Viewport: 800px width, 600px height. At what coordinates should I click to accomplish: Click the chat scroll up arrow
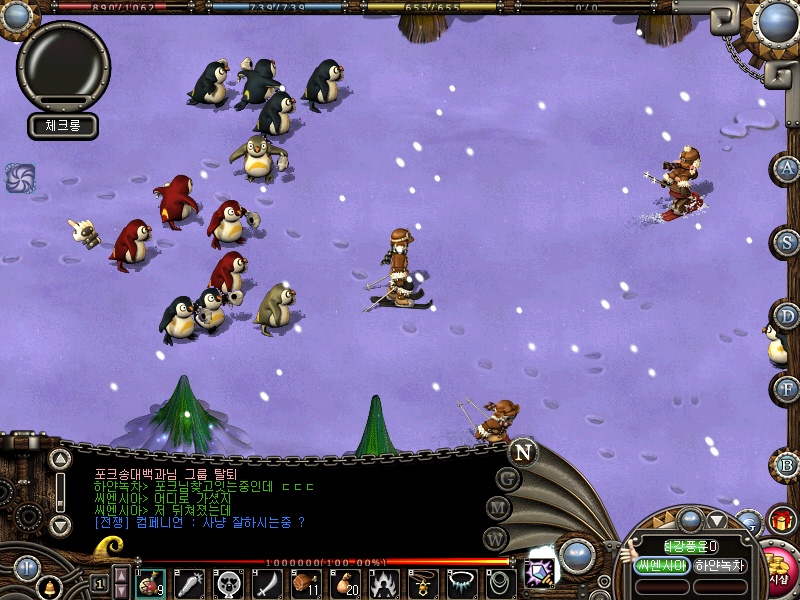[x=60, y=461]
